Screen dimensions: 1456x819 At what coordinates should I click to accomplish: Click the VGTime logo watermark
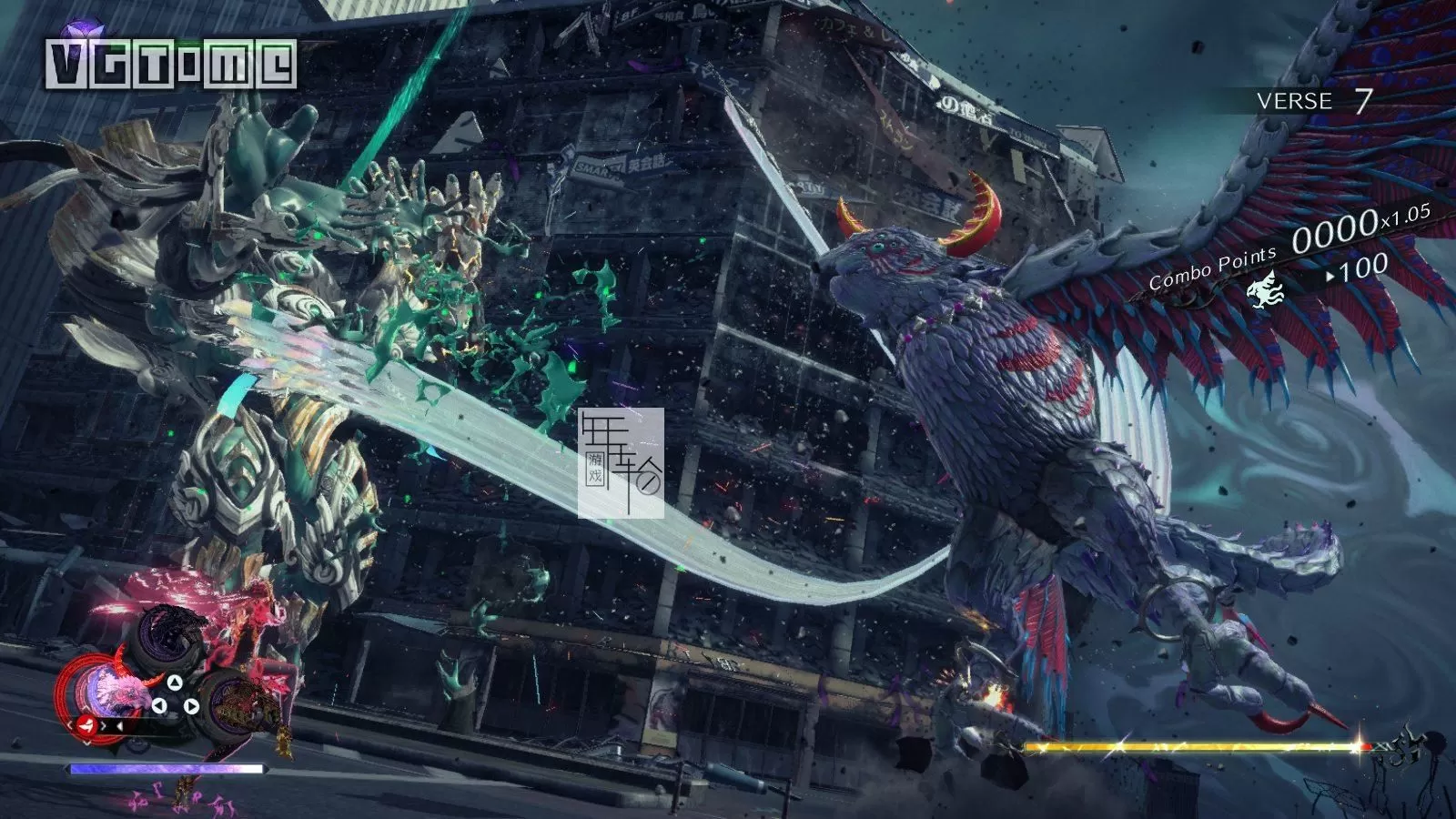point(171,62)
